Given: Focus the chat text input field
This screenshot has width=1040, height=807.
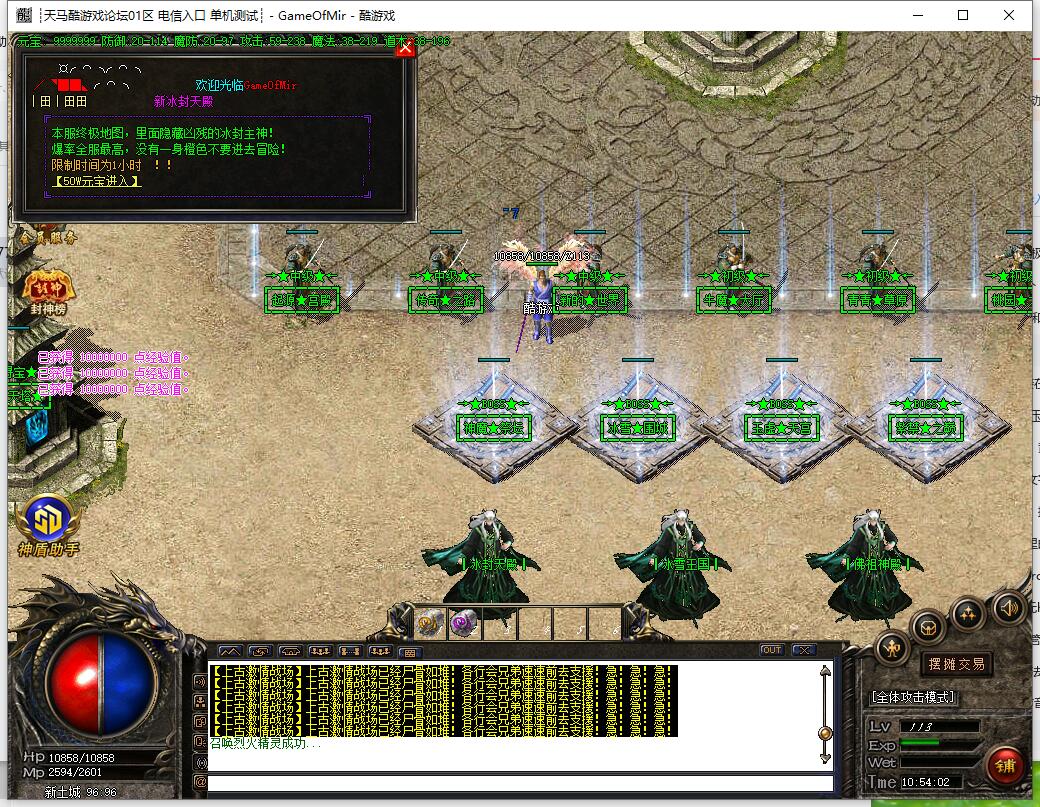Looking at the screenshot, I should (520, 782).
